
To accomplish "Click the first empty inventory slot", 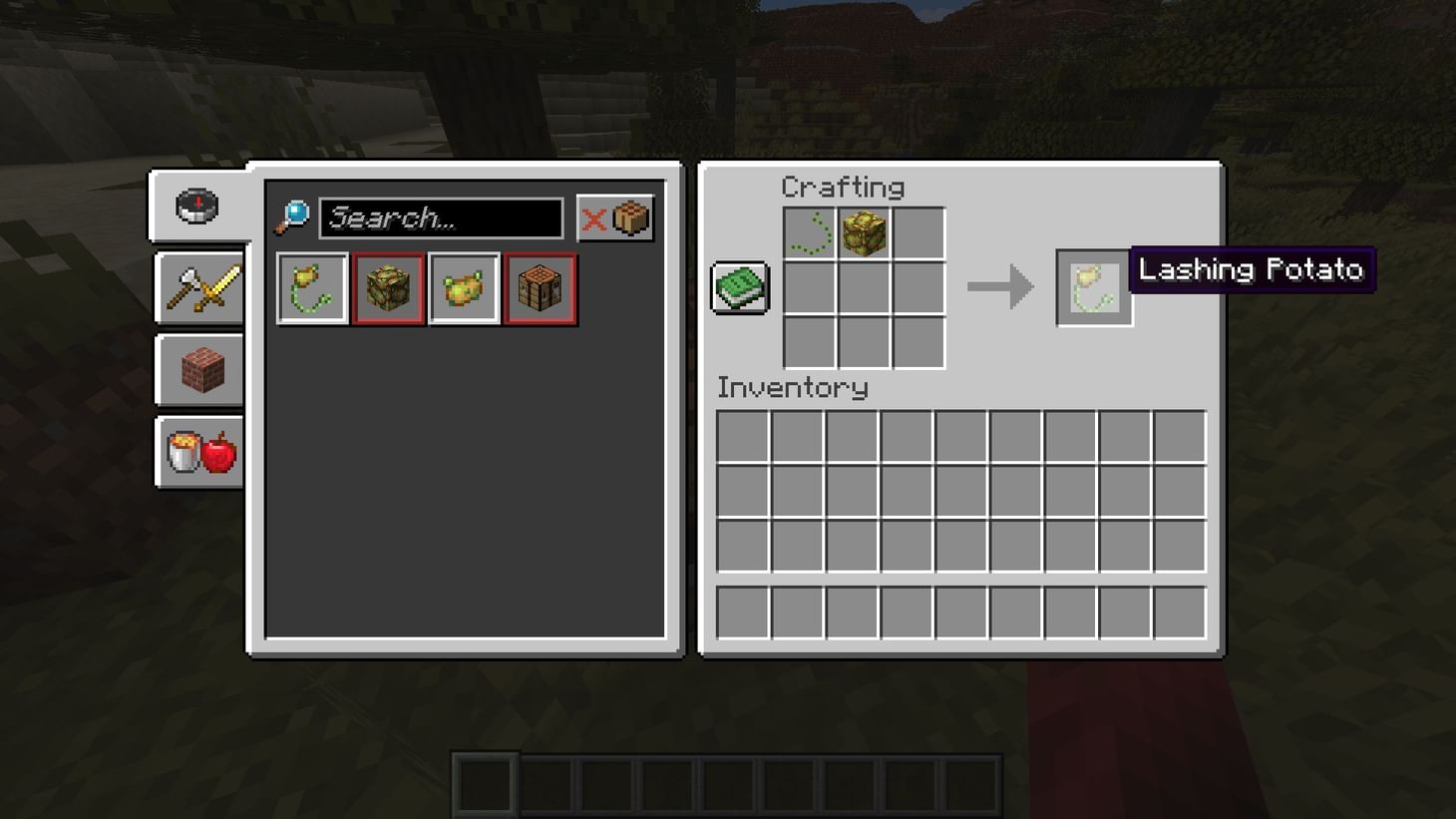I will (x=741, y=437).
